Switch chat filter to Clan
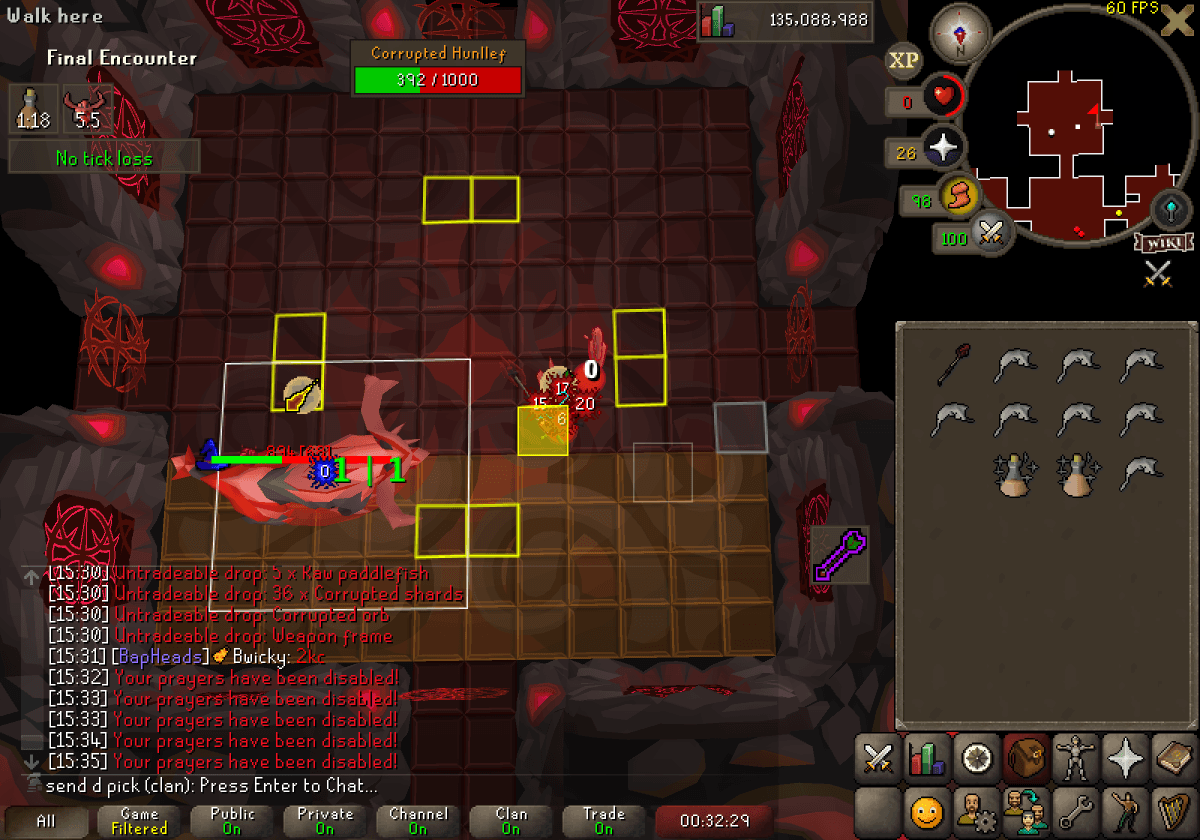This screenshot has width=1200, height=840. click(510, 821)
